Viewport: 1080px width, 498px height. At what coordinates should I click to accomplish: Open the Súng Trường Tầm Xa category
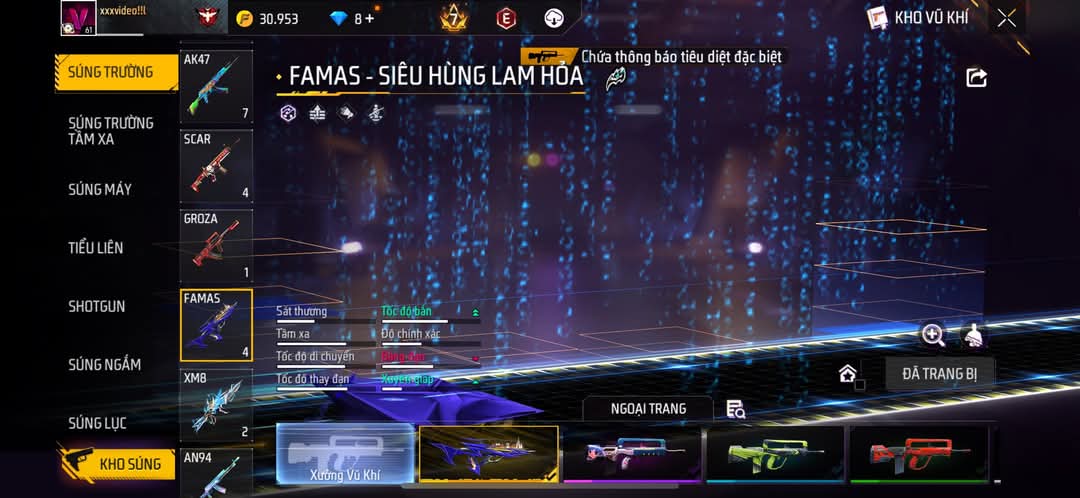[110, 131]
